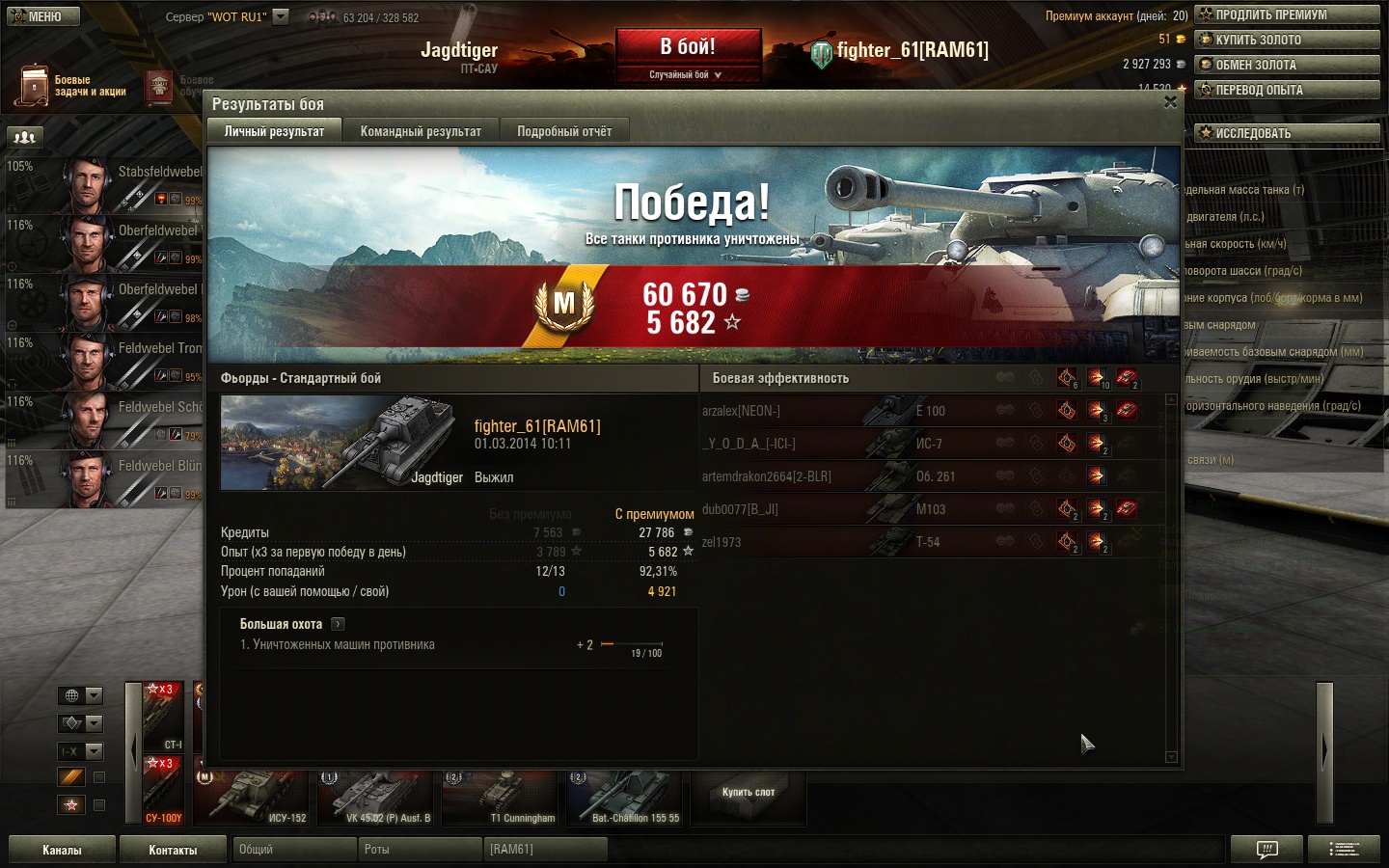1389x868 pixels.
Task: Open the Контакты list
Action: click(173, 850)
